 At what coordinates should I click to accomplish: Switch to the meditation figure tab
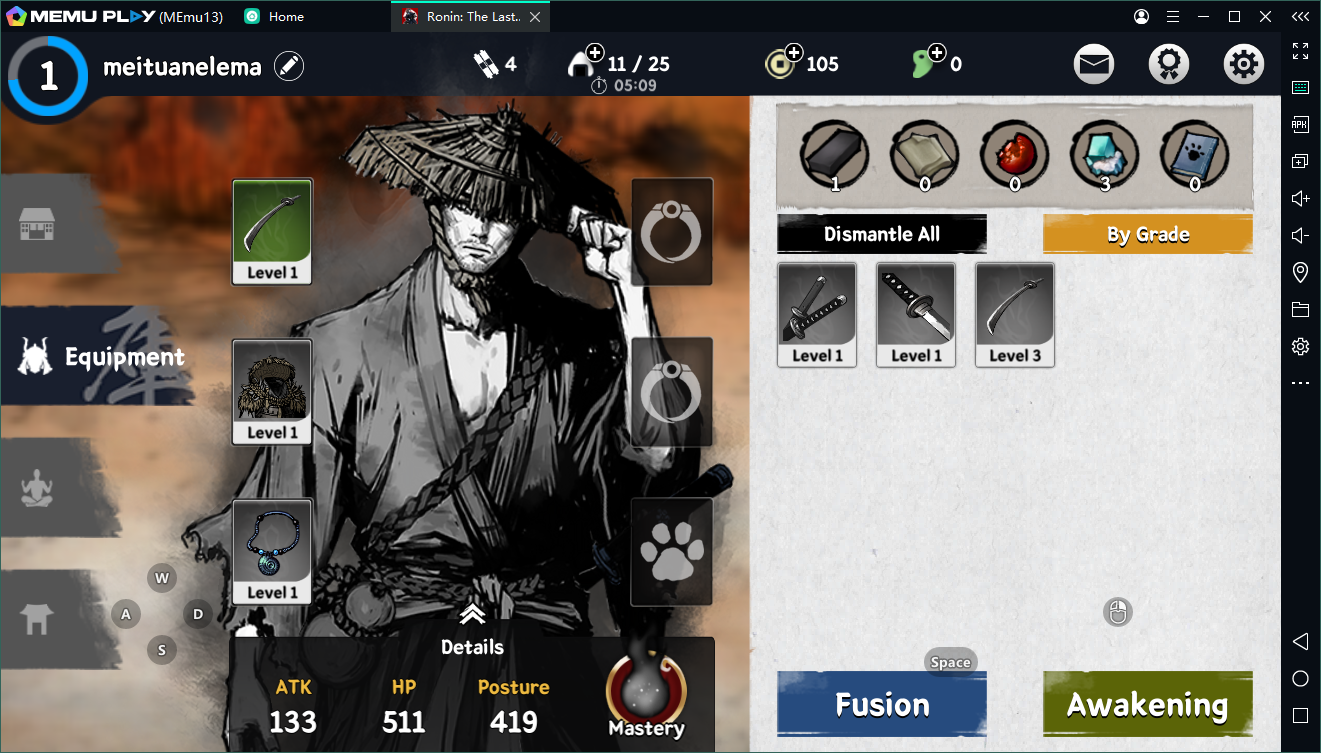[x=37, y=489]
